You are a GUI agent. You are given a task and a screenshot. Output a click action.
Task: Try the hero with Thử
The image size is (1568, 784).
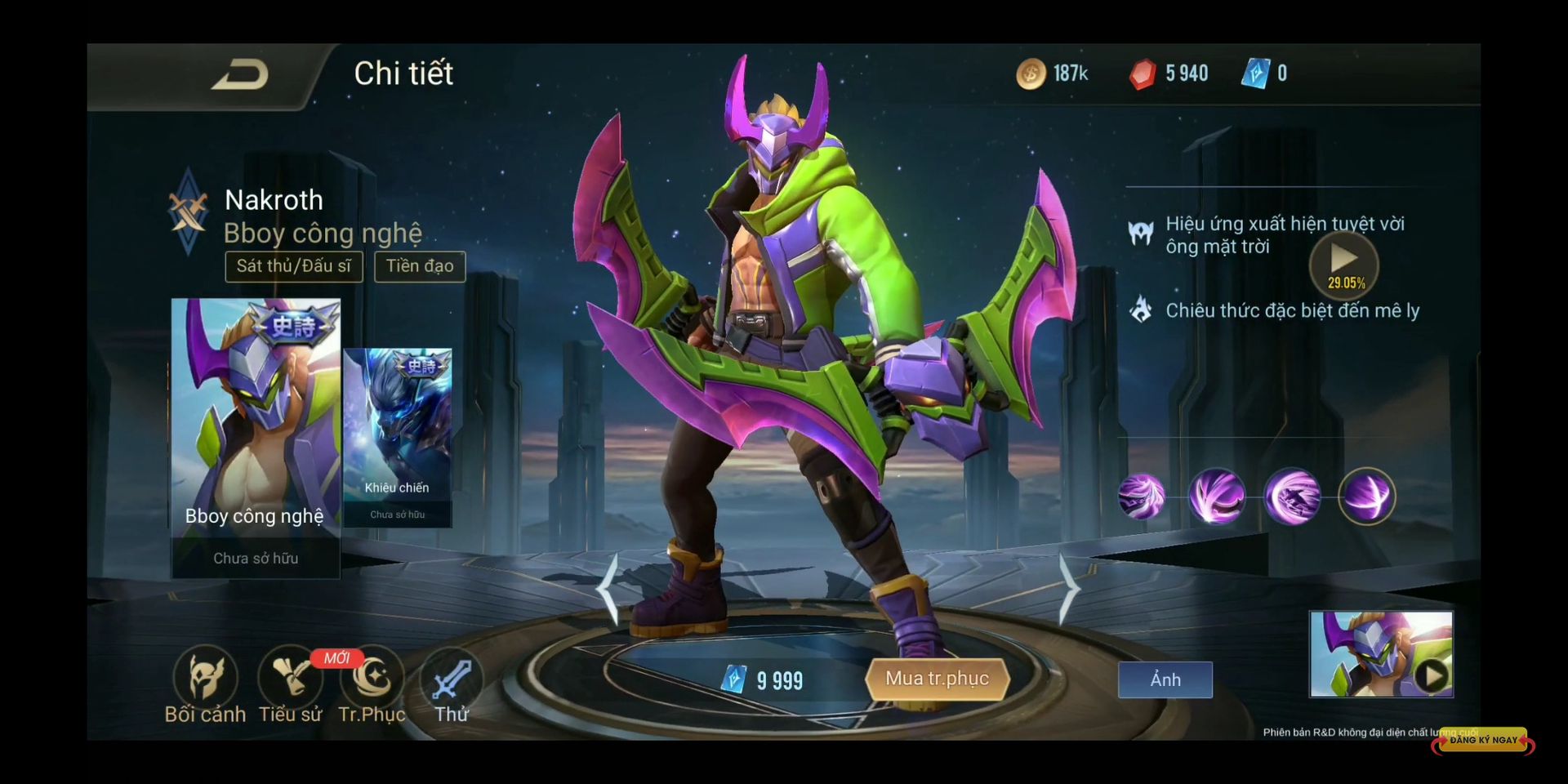(452, 684)
